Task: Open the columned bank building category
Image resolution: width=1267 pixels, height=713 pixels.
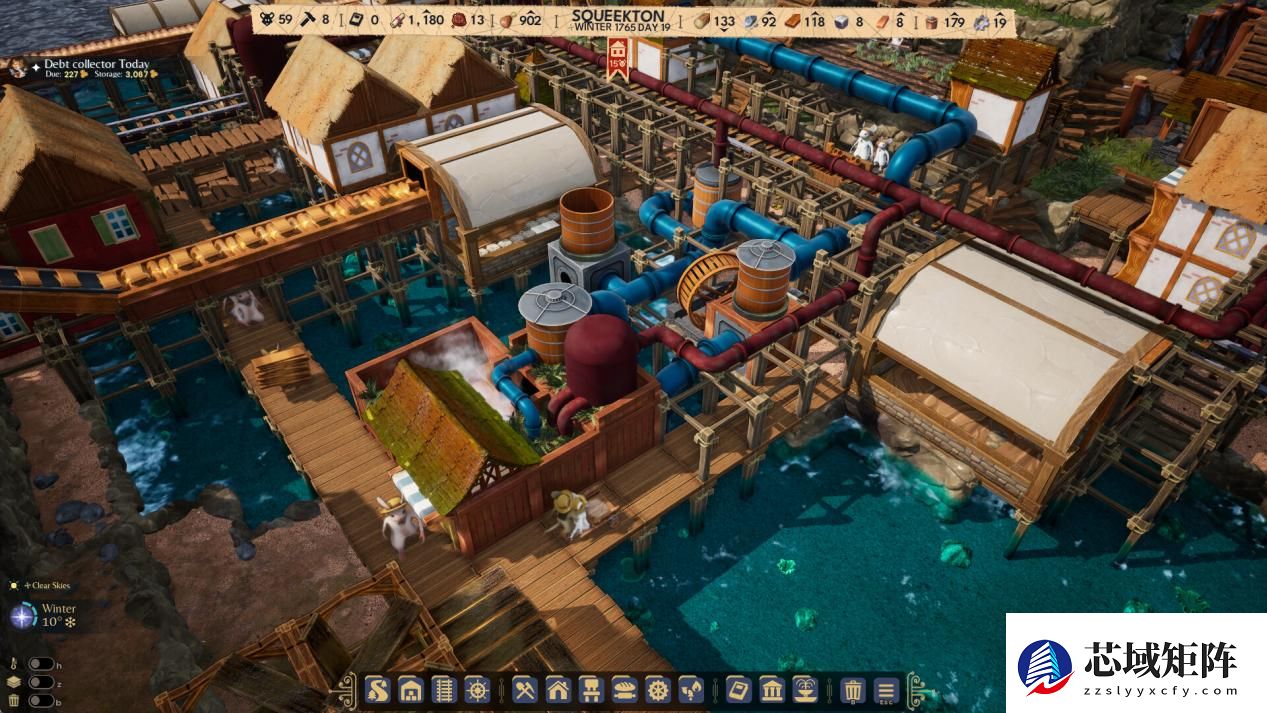Action: coord(771,689)
